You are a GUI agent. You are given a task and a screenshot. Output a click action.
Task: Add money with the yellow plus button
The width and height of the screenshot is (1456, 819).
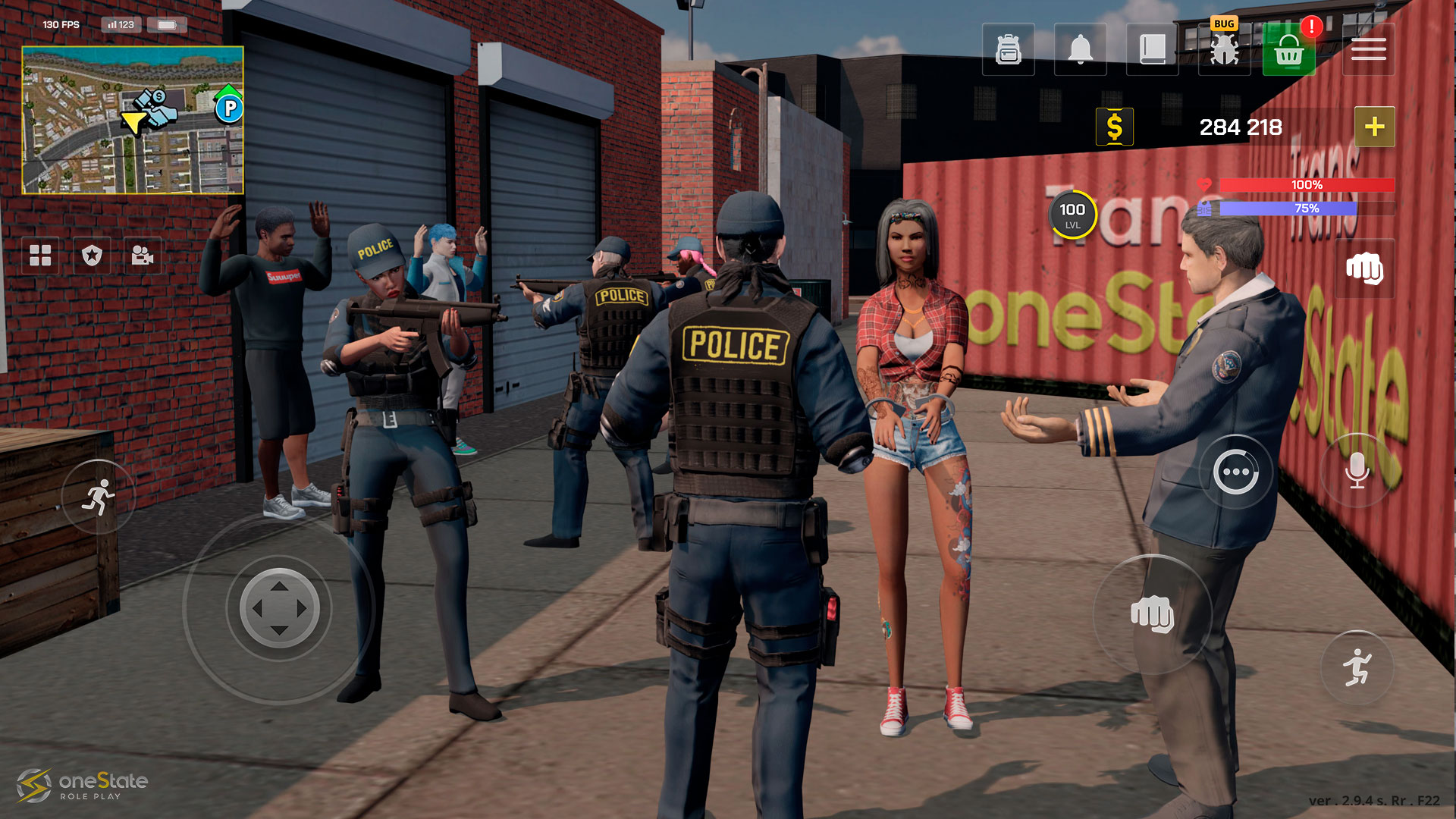[1374, 127]
